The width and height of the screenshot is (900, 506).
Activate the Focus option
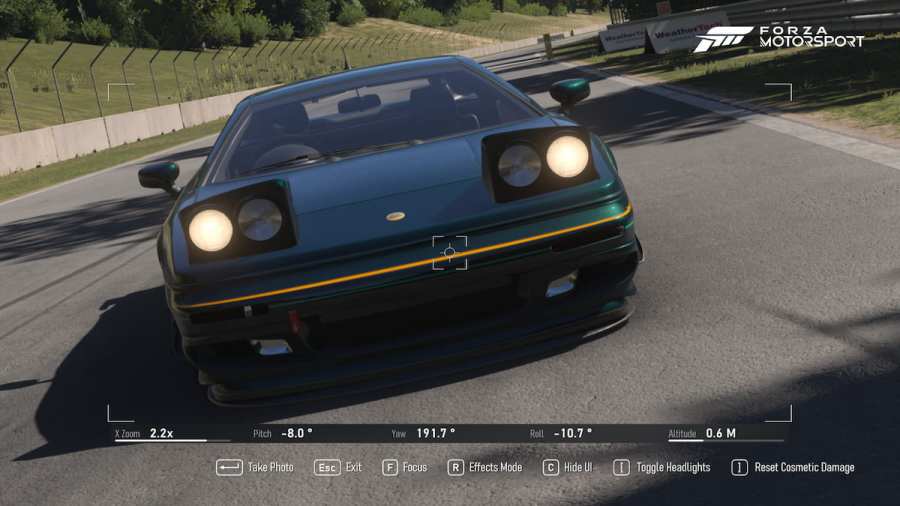point(405,467)
